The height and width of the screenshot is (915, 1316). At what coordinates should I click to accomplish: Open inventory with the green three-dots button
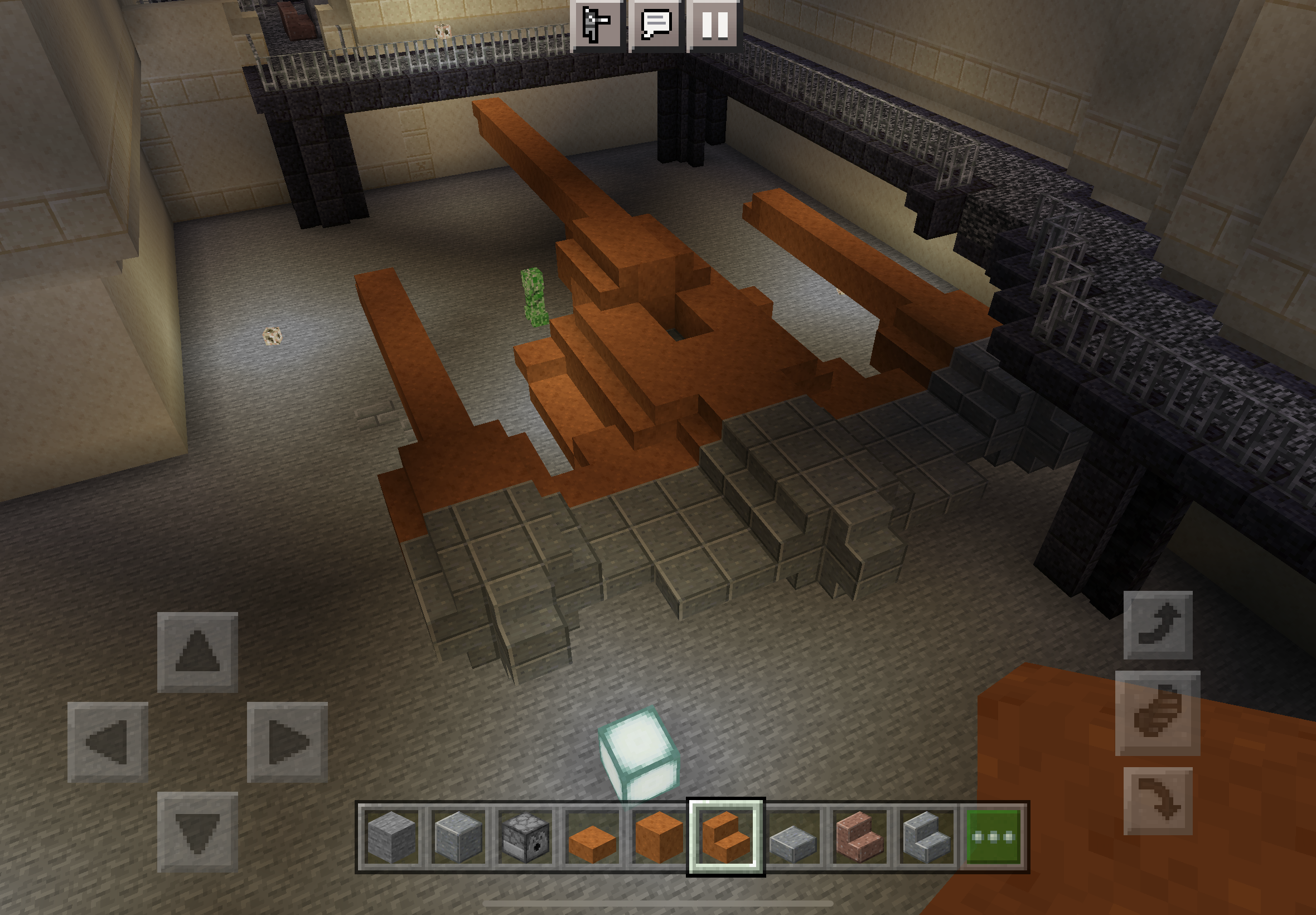tap(993, 837)
